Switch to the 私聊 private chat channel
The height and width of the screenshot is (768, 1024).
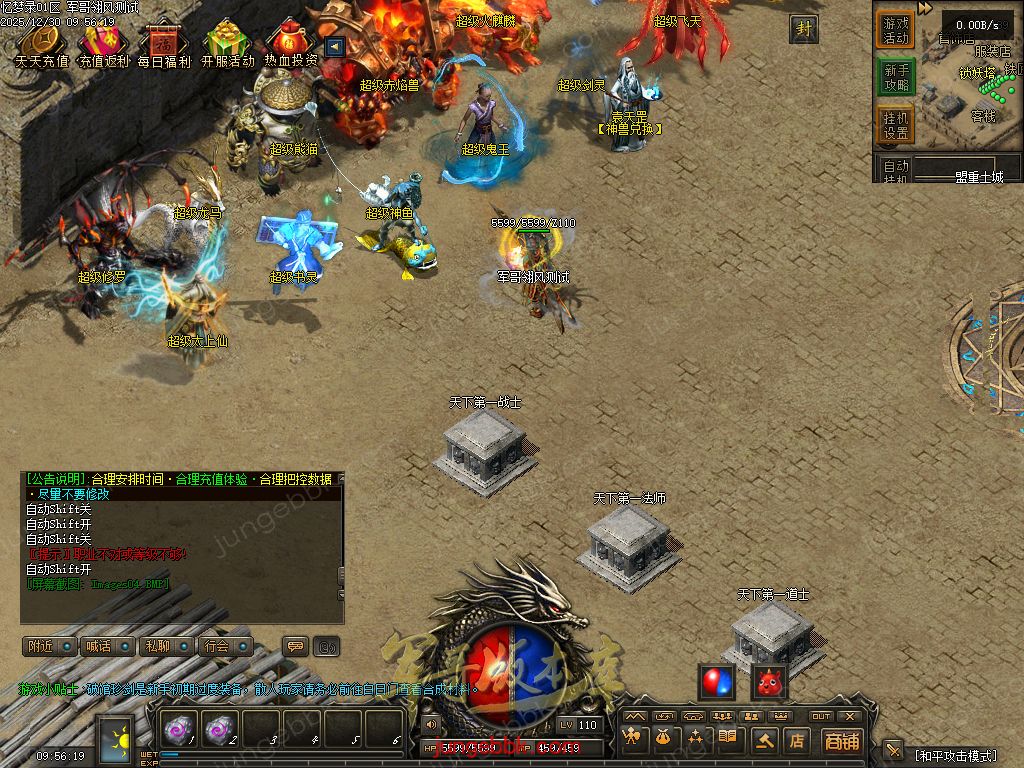(163, 646)
